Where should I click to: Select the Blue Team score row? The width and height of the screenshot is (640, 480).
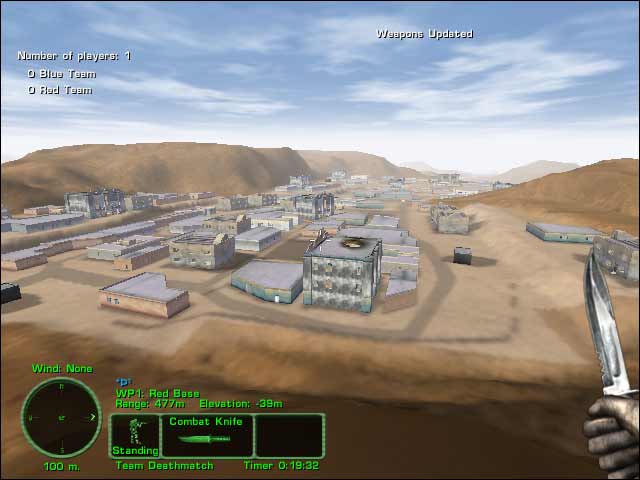[x=60, y=73]
